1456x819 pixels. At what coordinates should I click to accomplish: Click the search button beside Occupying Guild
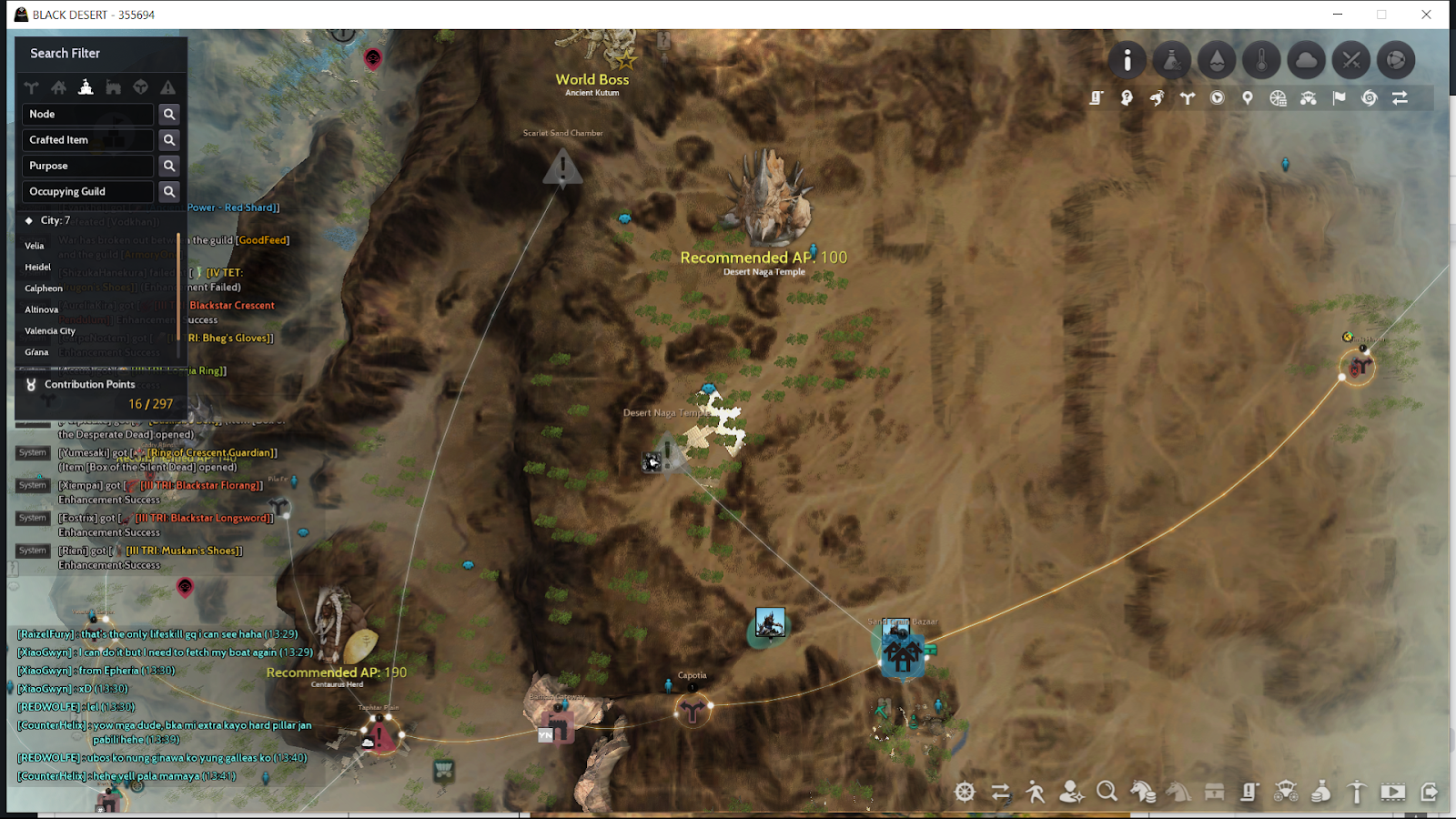coord(169,191)
